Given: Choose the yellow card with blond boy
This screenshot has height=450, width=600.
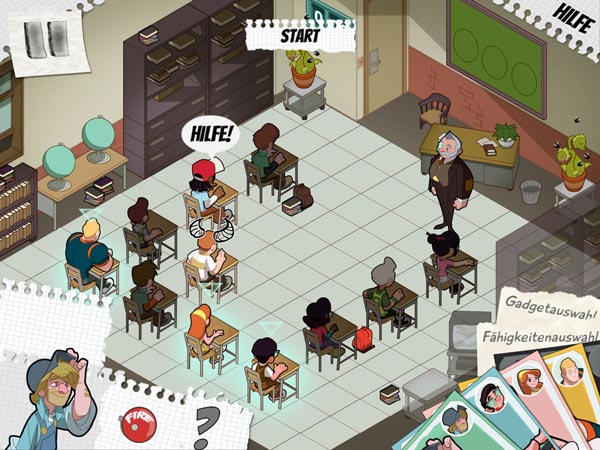Looking at the screenshot, I should [x=571, y=373].
